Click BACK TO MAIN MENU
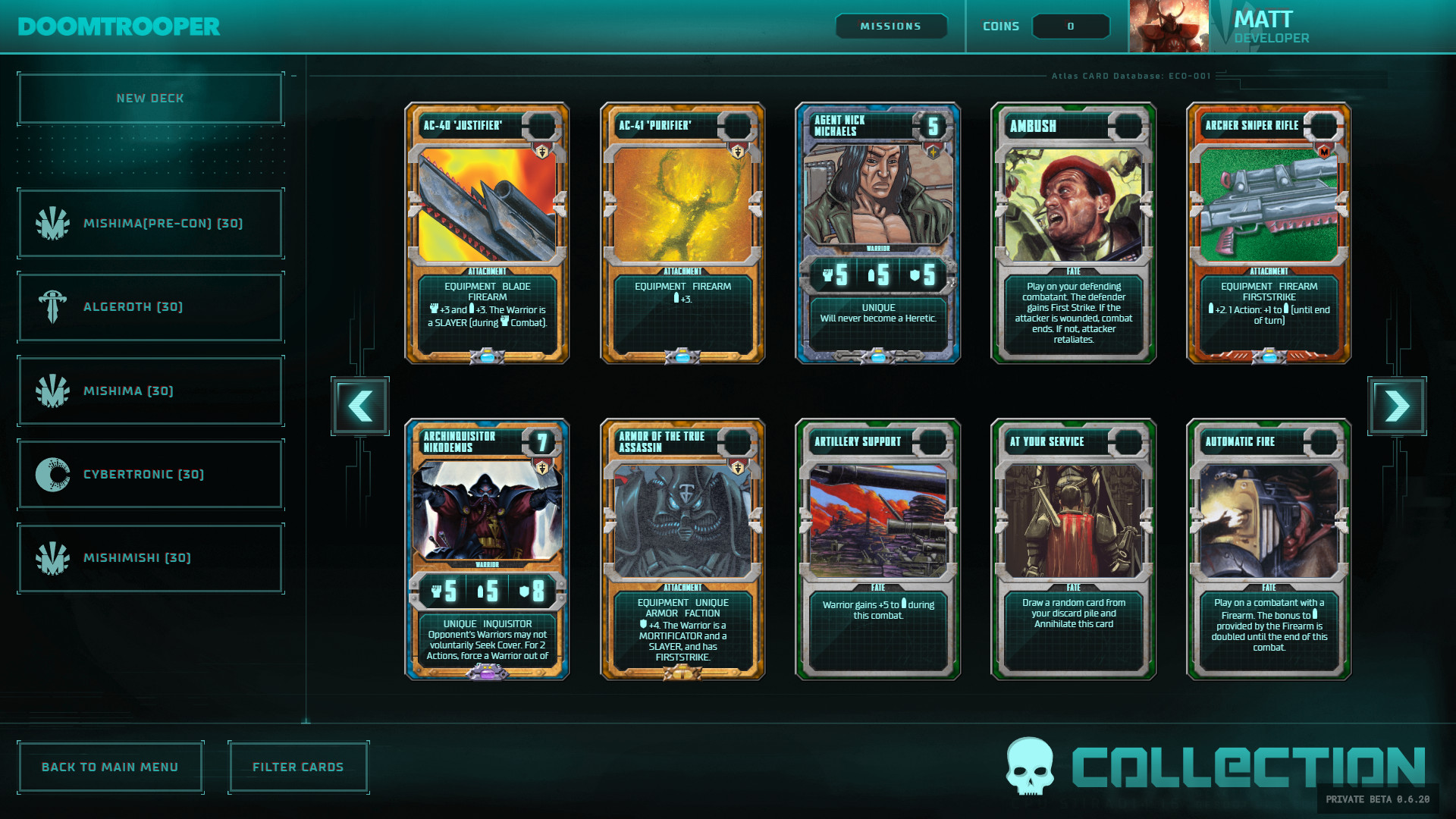The width and height of the screenshot is (1456, 819). click(111, 767)
